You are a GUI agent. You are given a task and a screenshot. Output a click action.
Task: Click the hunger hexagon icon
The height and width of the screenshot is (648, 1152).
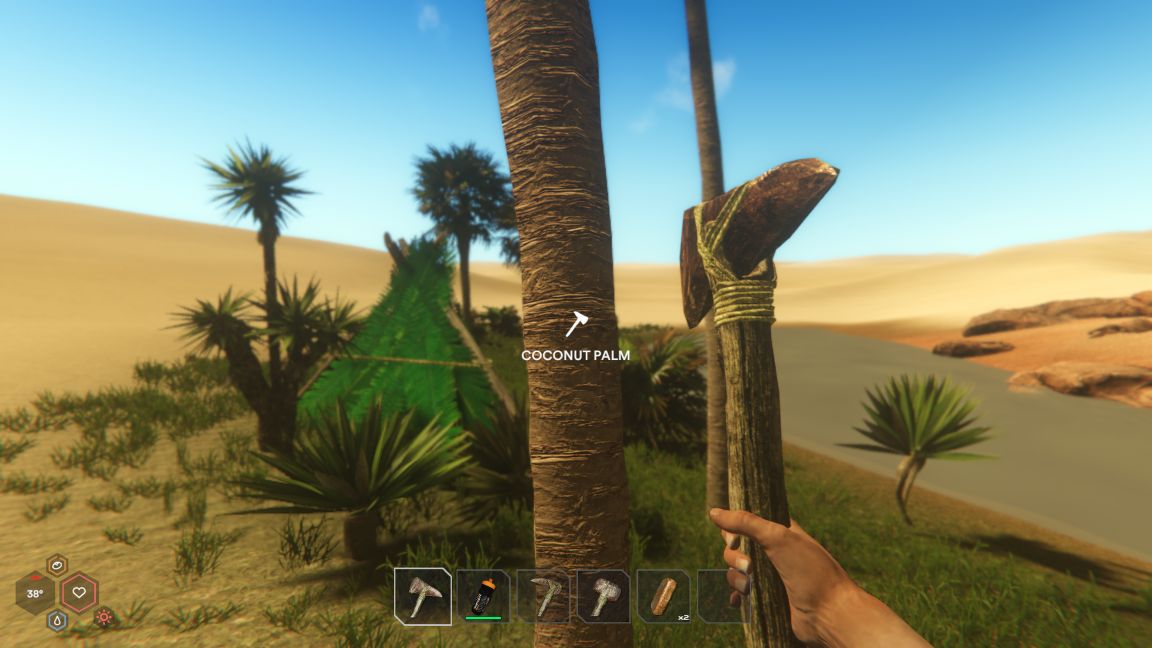[x=57, y=566]
